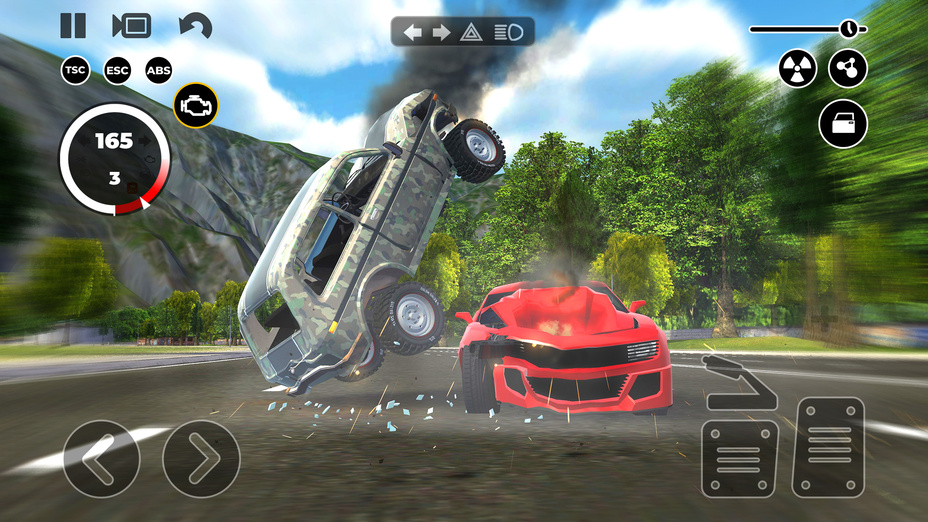Trigger the radiation symbol button

click(798, 69)
